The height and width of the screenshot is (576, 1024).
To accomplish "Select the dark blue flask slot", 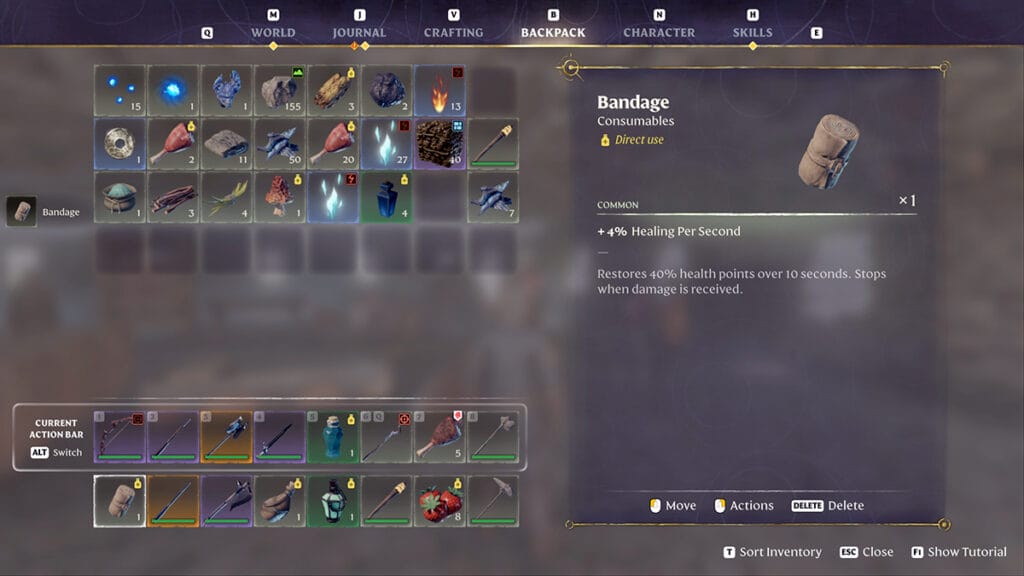I will (387, 197).
